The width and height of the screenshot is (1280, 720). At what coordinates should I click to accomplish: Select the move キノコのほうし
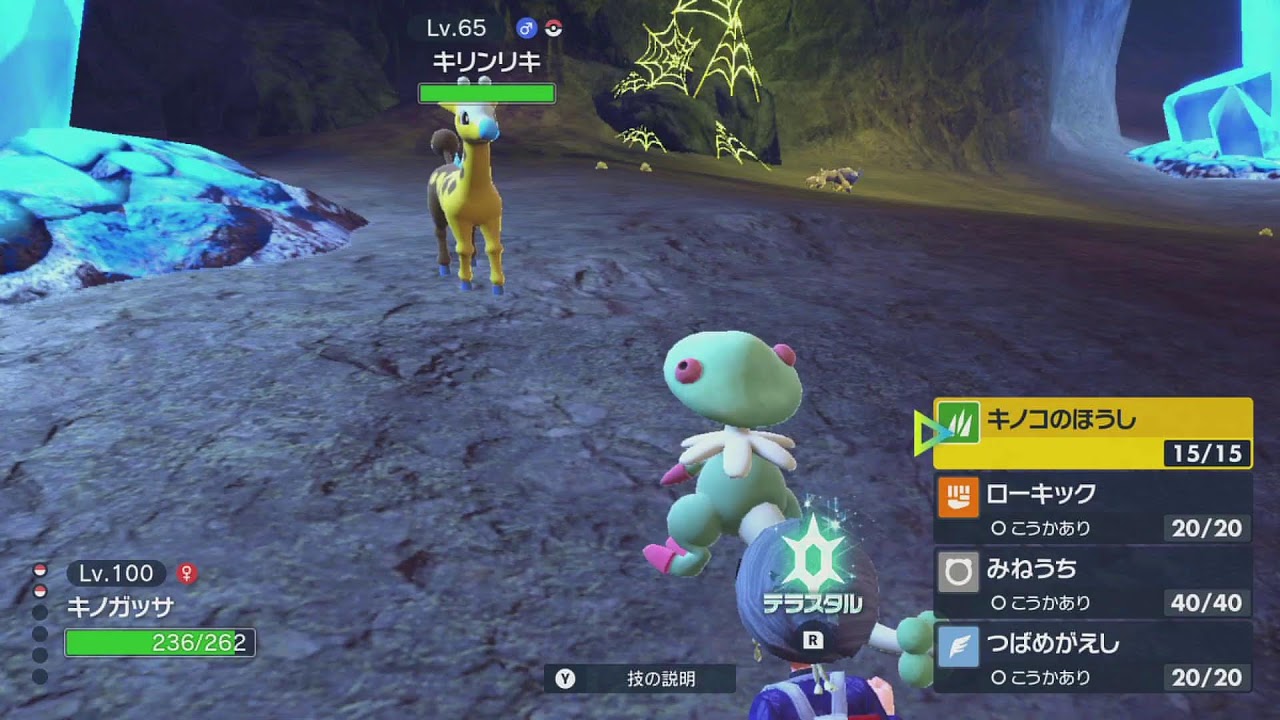click(1092, 432)
